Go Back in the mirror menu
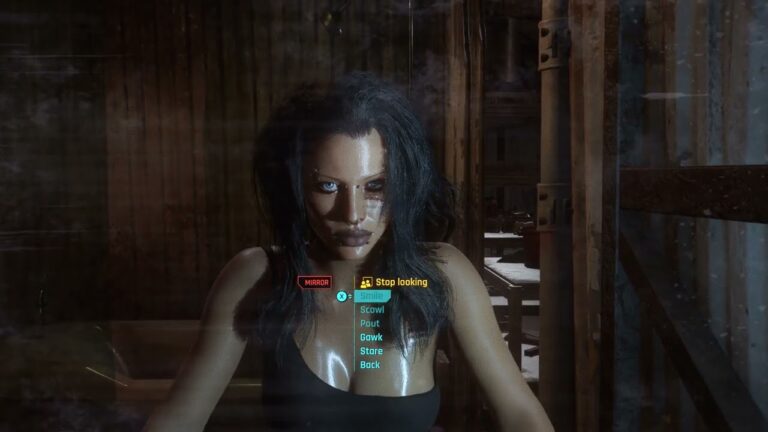The width and height of the screenshot is (768, 432). pyautogui.click(x=370, y=365)
